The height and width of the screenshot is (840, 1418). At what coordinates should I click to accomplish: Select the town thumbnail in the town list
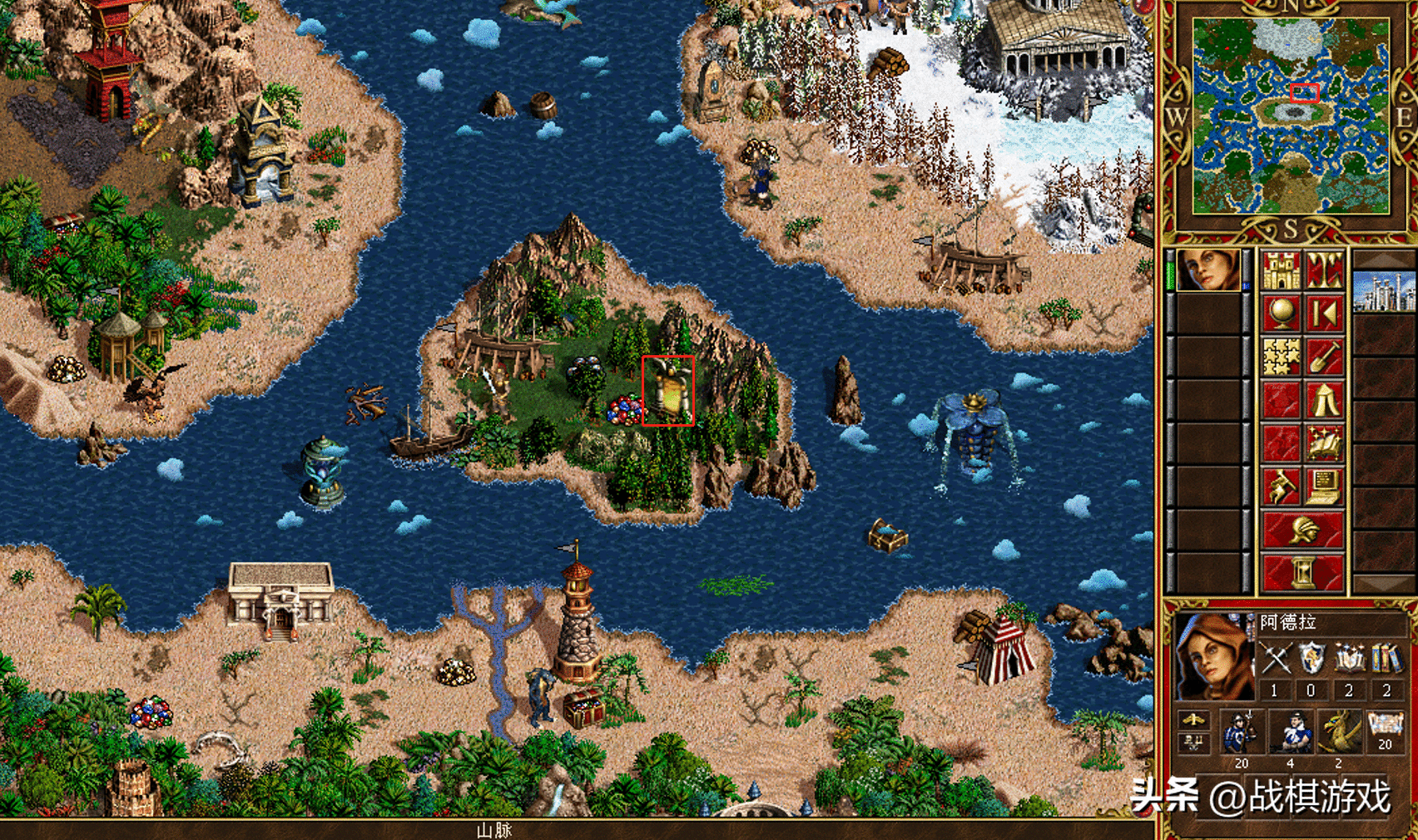pos(1384,291)
